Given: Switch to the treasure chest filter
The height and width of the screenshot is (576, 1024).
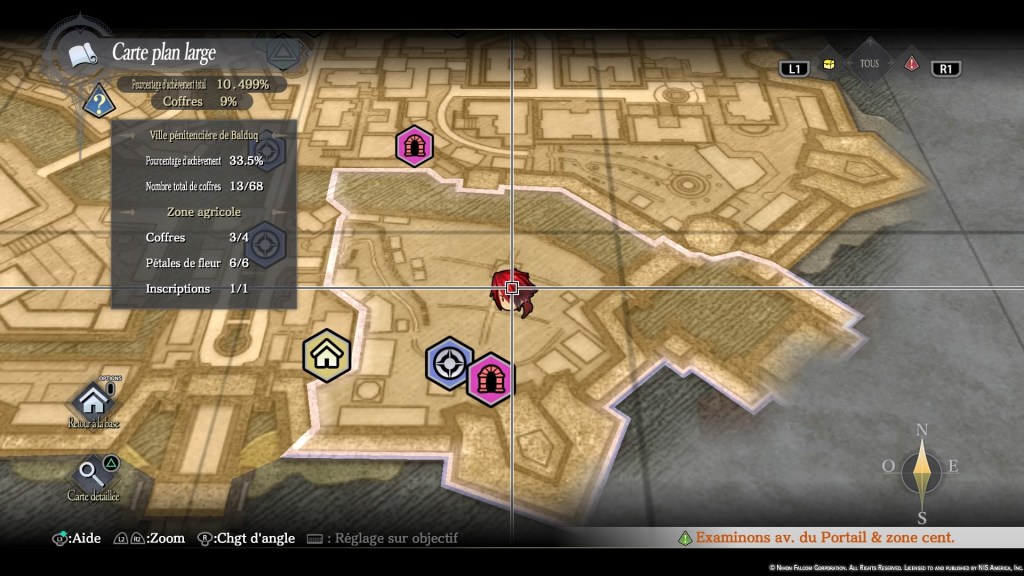Looking at the screenshot, I should pos(828,64).
